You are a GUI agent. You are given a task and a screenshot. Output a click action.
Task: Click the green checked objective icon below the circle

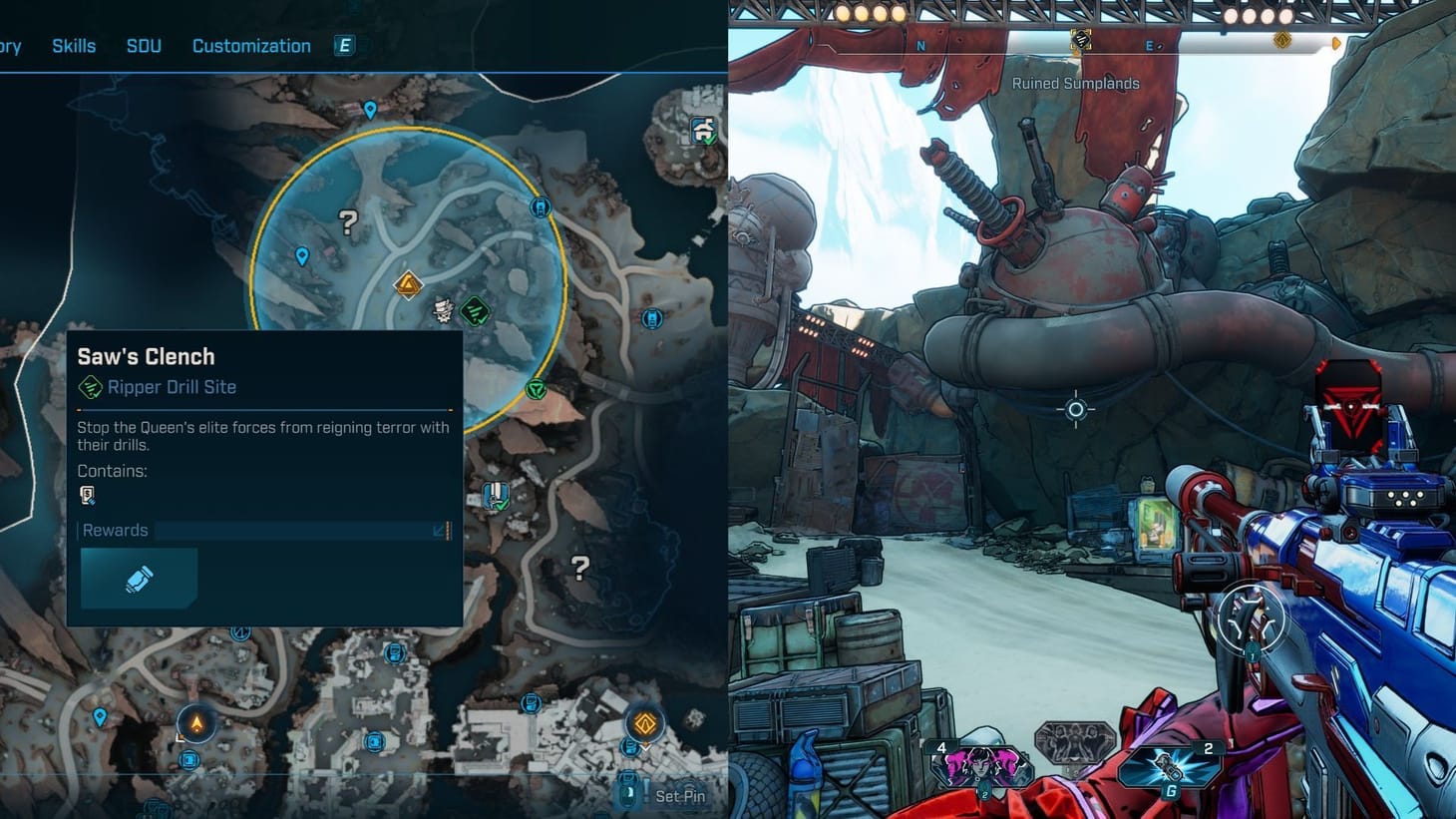pos(537,387)
